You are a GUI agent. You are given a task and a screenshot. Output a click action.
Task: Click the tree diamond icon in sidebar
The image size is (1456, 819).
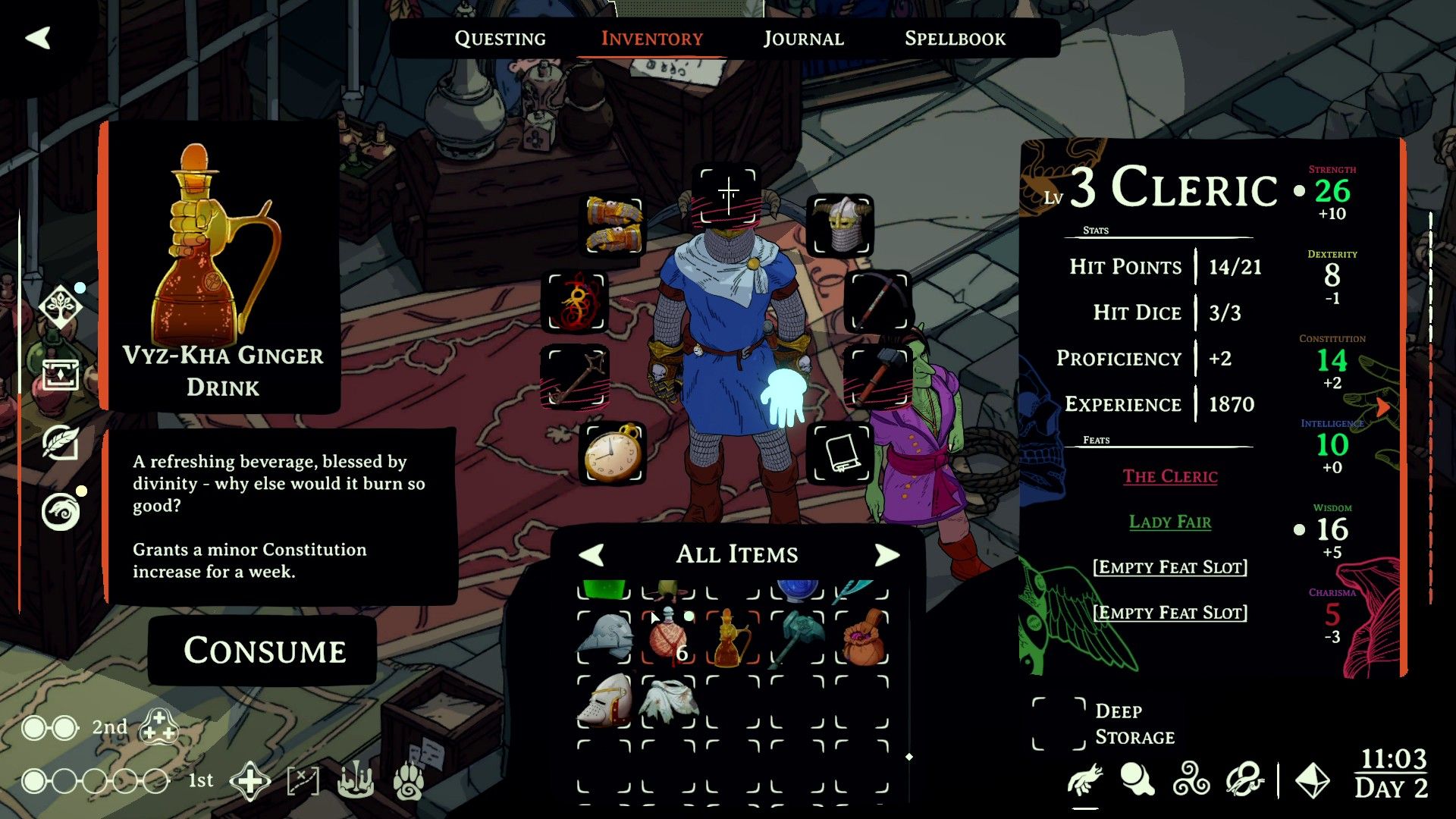(x=60, y=306)
